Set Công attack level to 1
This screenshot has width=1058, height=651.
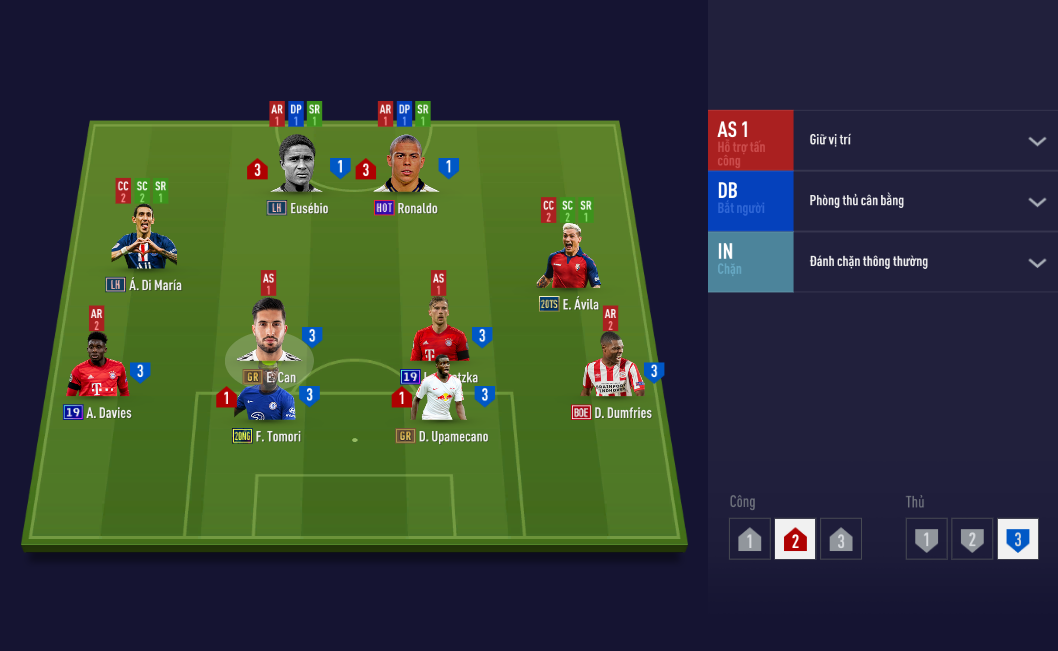tap(750, 540)
